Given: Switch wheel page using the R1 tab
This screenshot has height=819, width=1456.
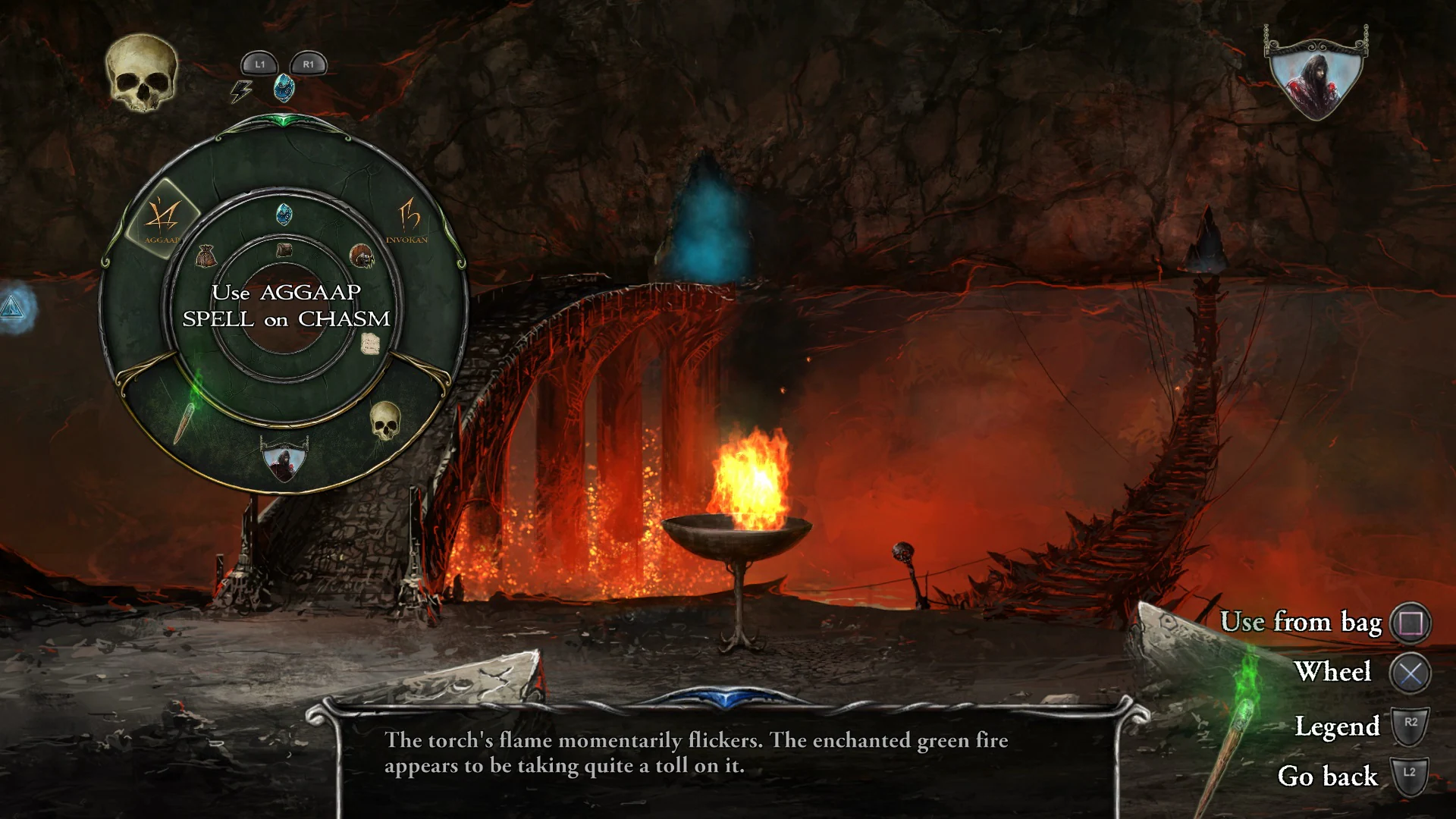Looking at the screenshot, I should tap(308, 64).
